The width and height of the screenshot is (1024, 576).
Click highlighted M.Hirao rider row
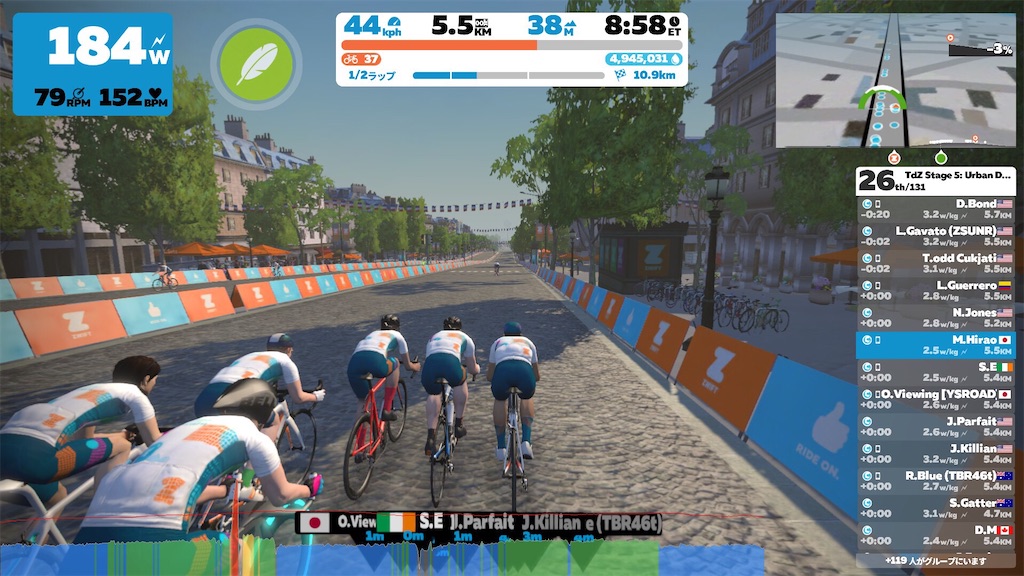tap(936, 345)
